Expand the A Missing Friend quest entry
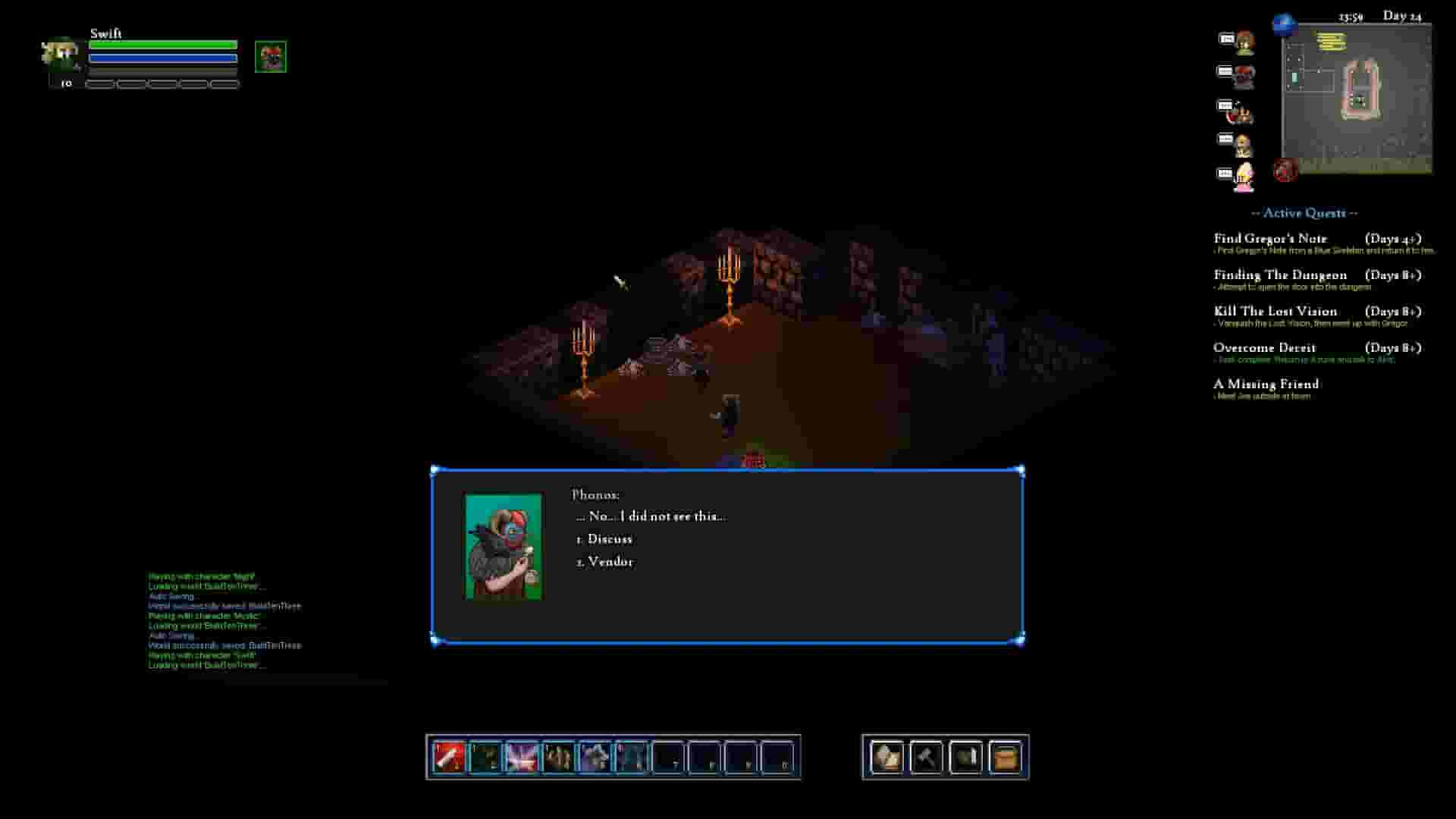Screen dimensions: 1456x819 coord(1266,385)
